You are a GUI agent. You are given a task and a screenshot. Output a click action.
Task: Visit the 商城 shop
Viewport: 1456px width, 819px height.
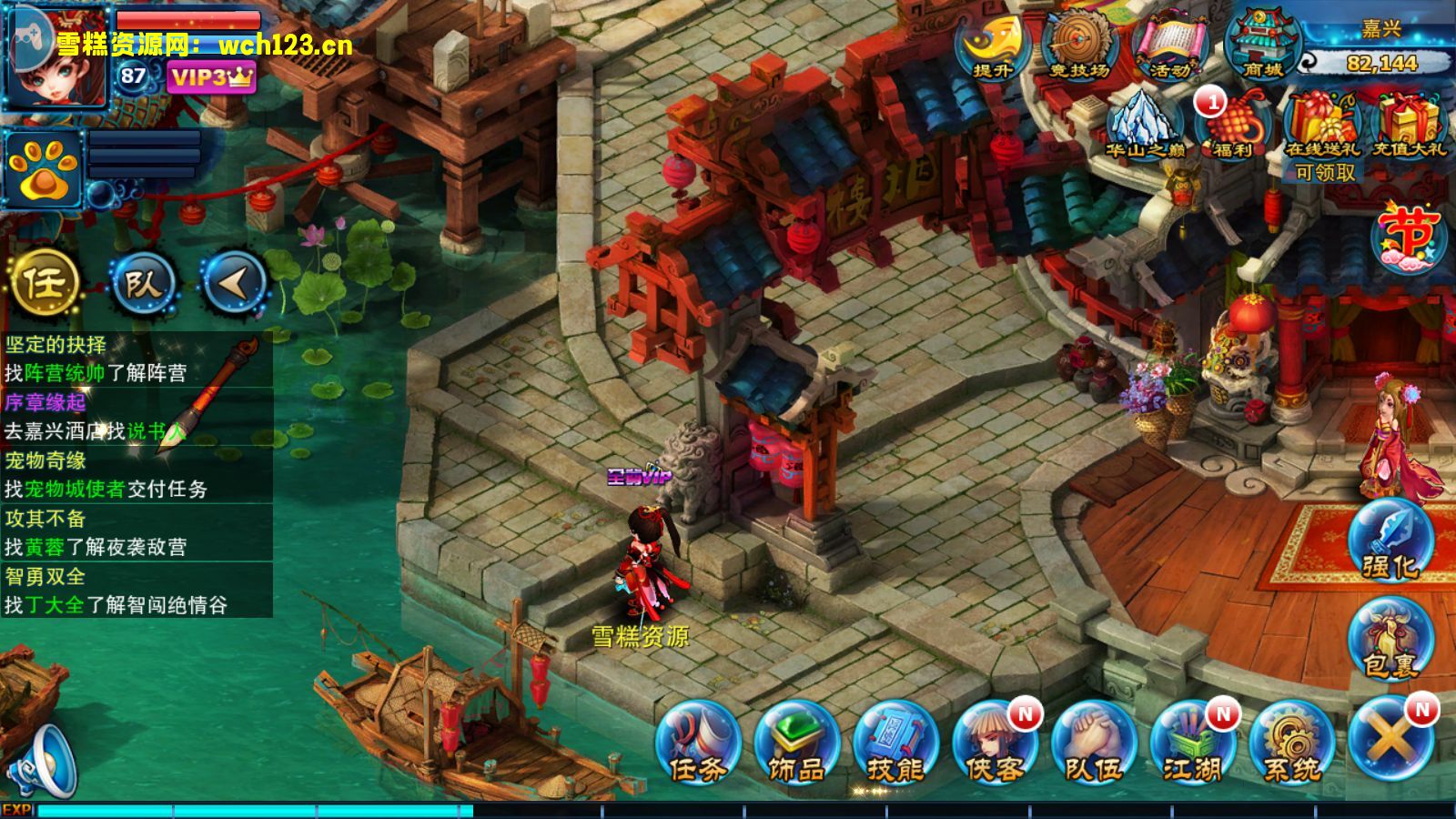(x=1263, y=45)
